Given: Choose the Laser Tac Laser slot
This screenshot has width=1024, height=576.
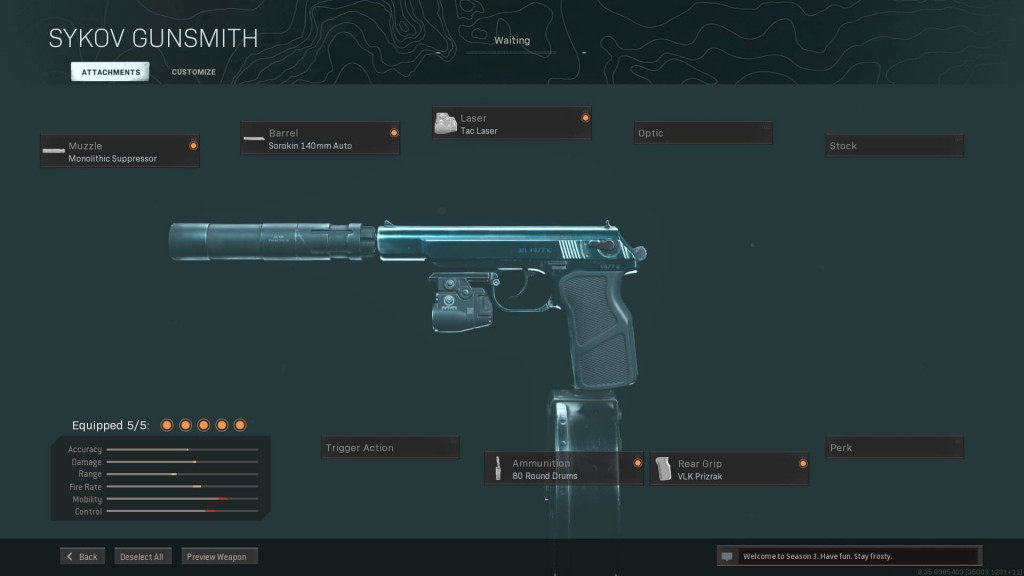Looking at the screenshot, I should (511, 124).
